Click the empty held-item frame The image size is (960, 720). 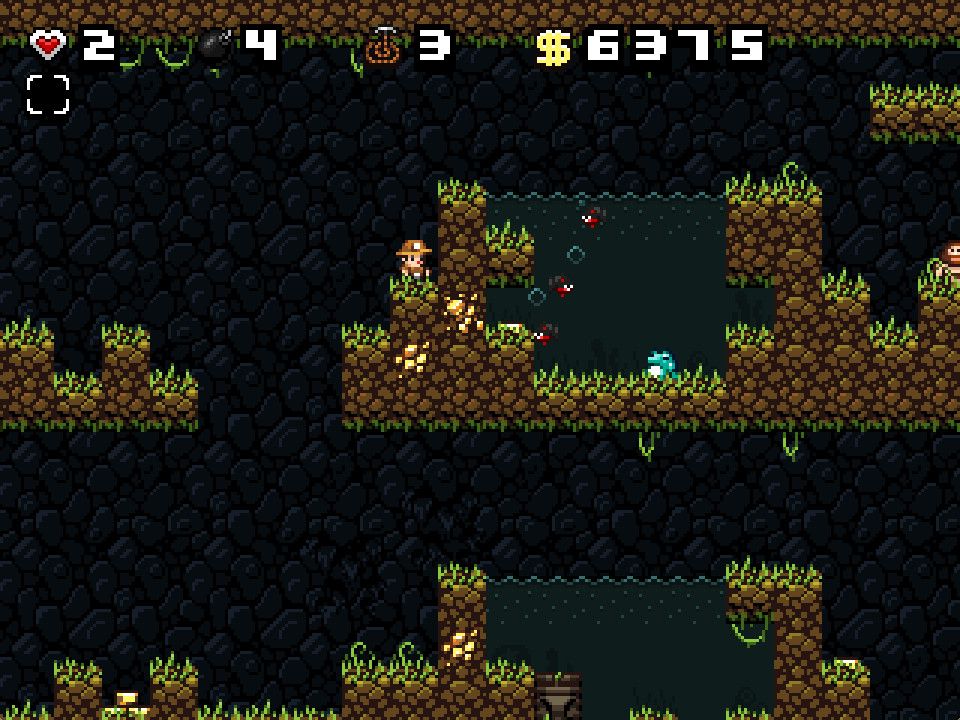(x=48, y=95)
